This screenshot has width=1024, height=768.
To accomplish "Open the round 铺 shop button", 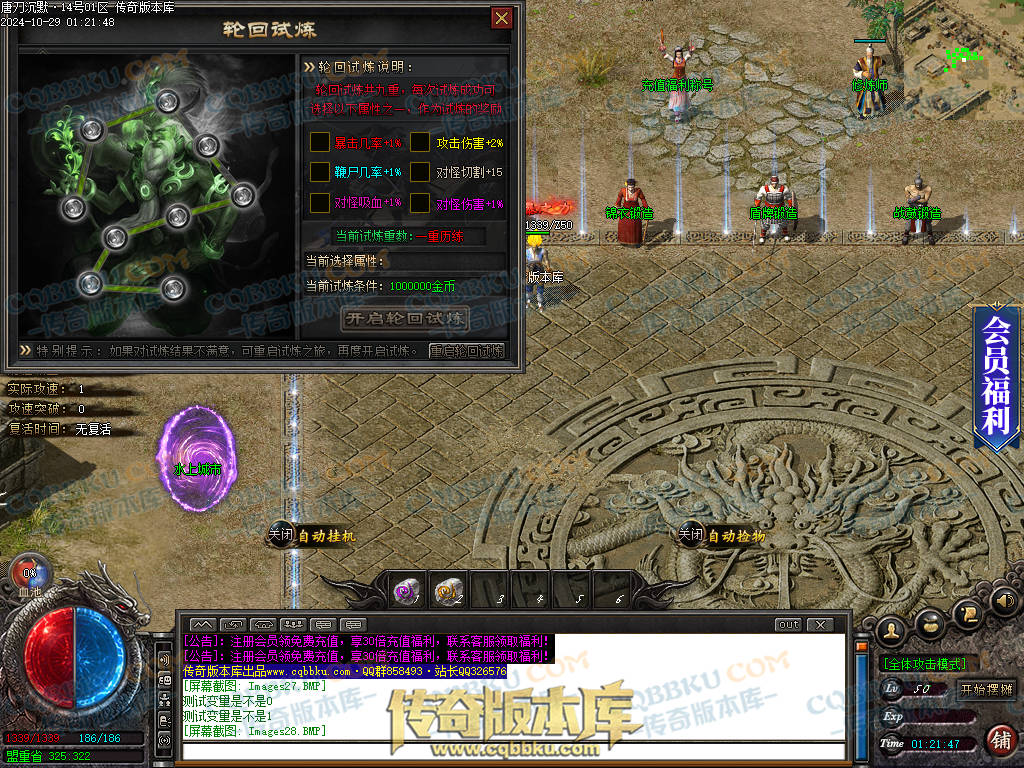I will [998, 740].
